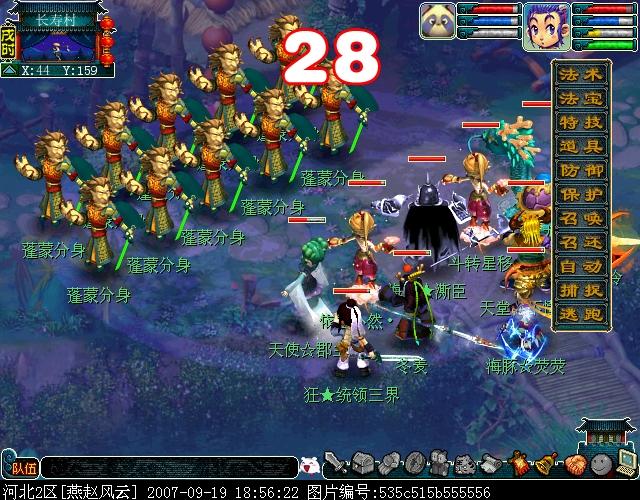Click the sword icon in the bottom toolbar
640x500 pixels.
coord(336,463)
